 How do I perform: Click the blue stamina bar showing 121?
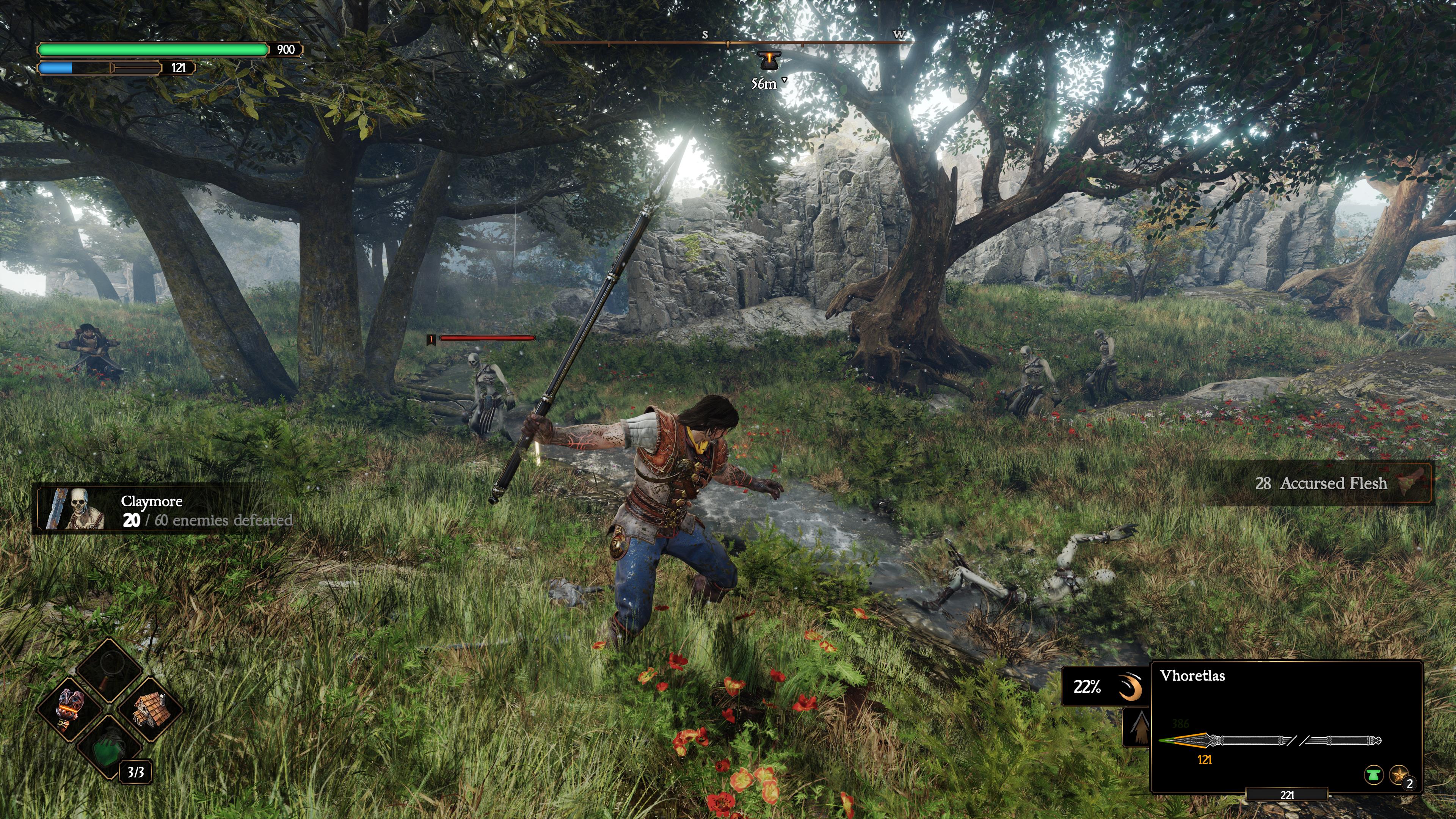(99, 69)
